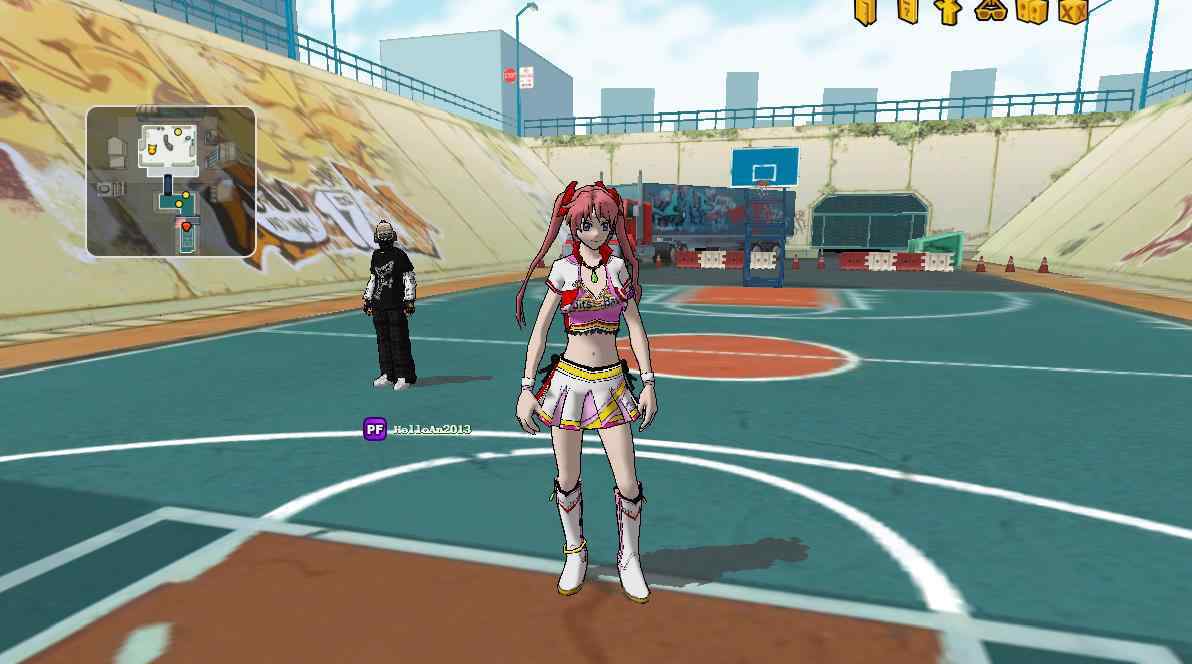Activate the yellow up-arrow icon

tap(949, 11)
